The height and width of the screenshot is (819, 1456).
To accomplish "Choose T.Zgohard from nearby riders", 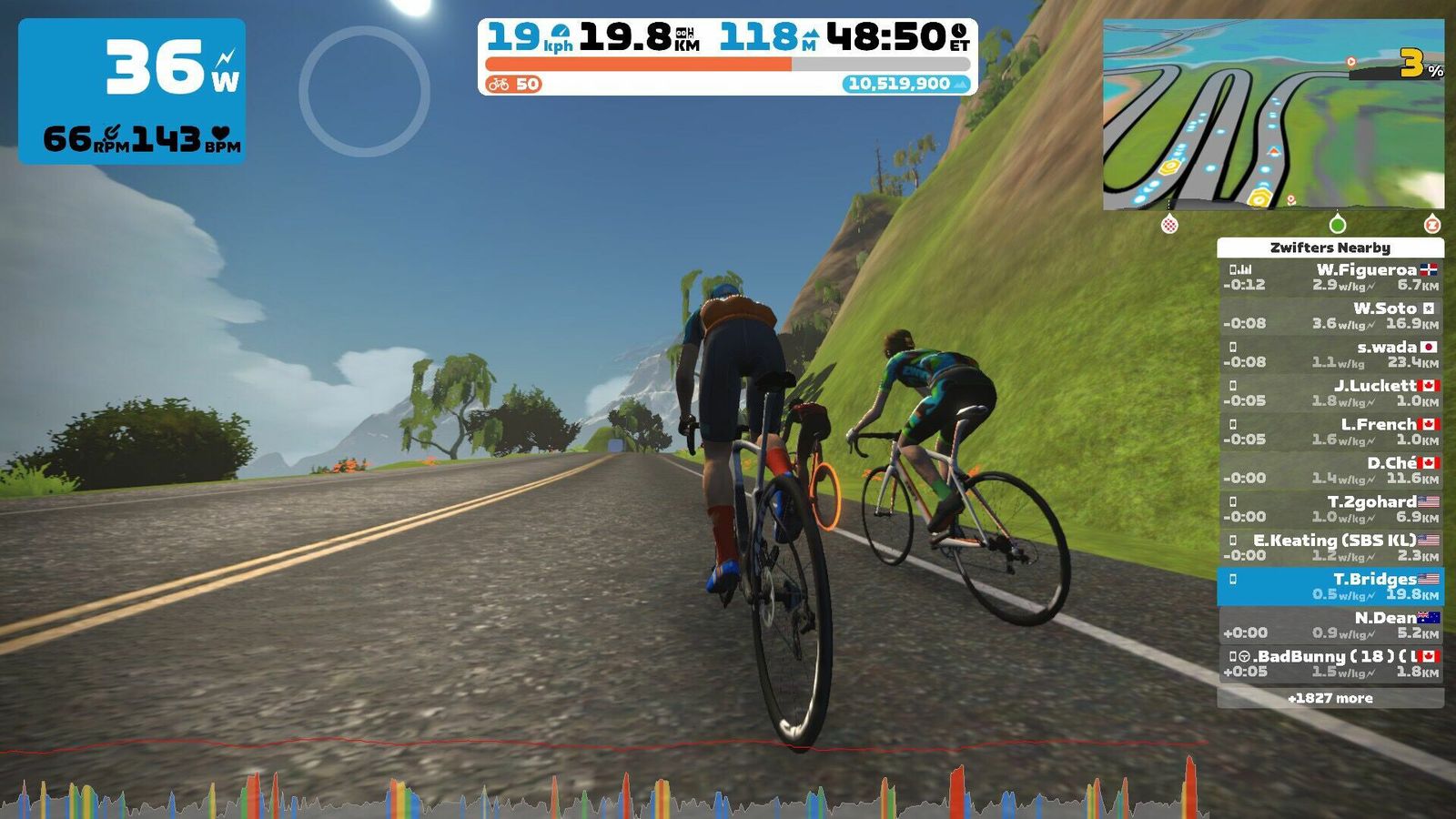I will click(x=1330, y=509).
